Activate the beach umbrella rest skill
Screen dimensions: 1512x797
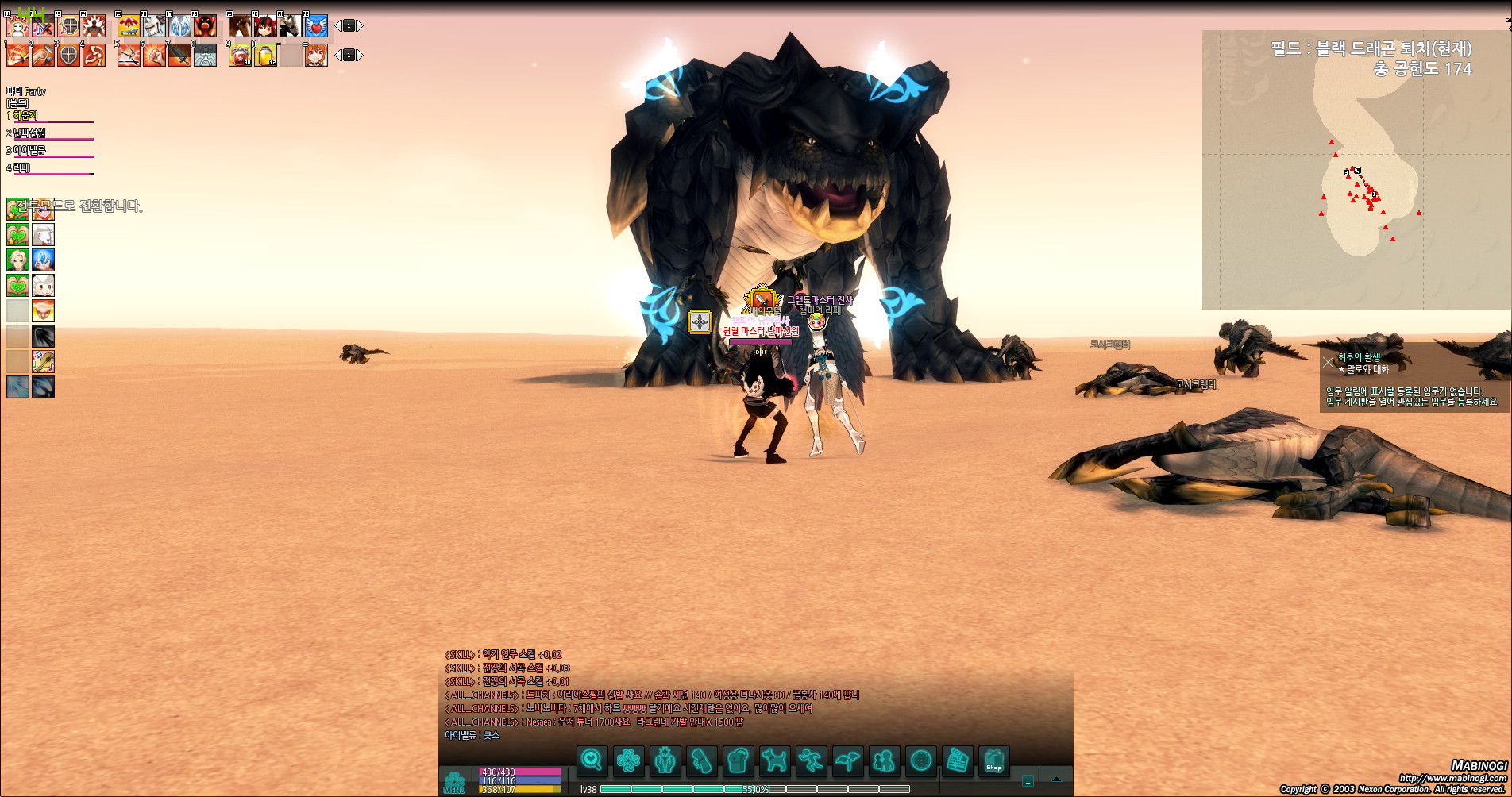[x=129, y=26]
